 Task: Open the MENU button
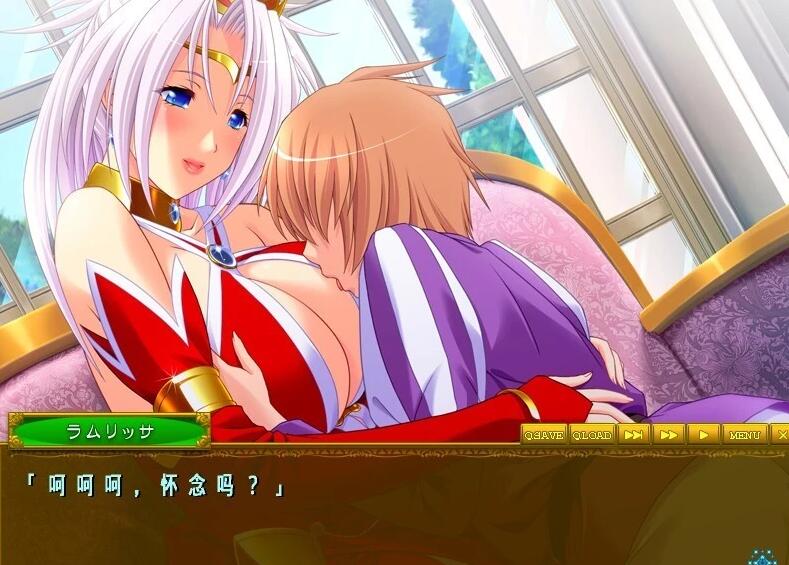point(745,434)
